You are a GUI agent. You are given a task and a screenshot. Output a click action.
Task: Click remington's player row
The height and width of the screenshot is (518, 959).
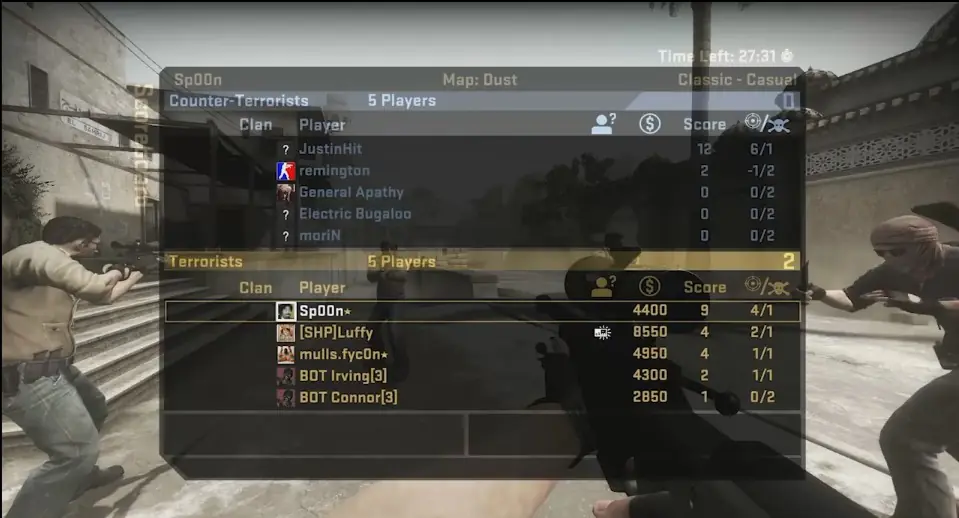click(334, 171)
